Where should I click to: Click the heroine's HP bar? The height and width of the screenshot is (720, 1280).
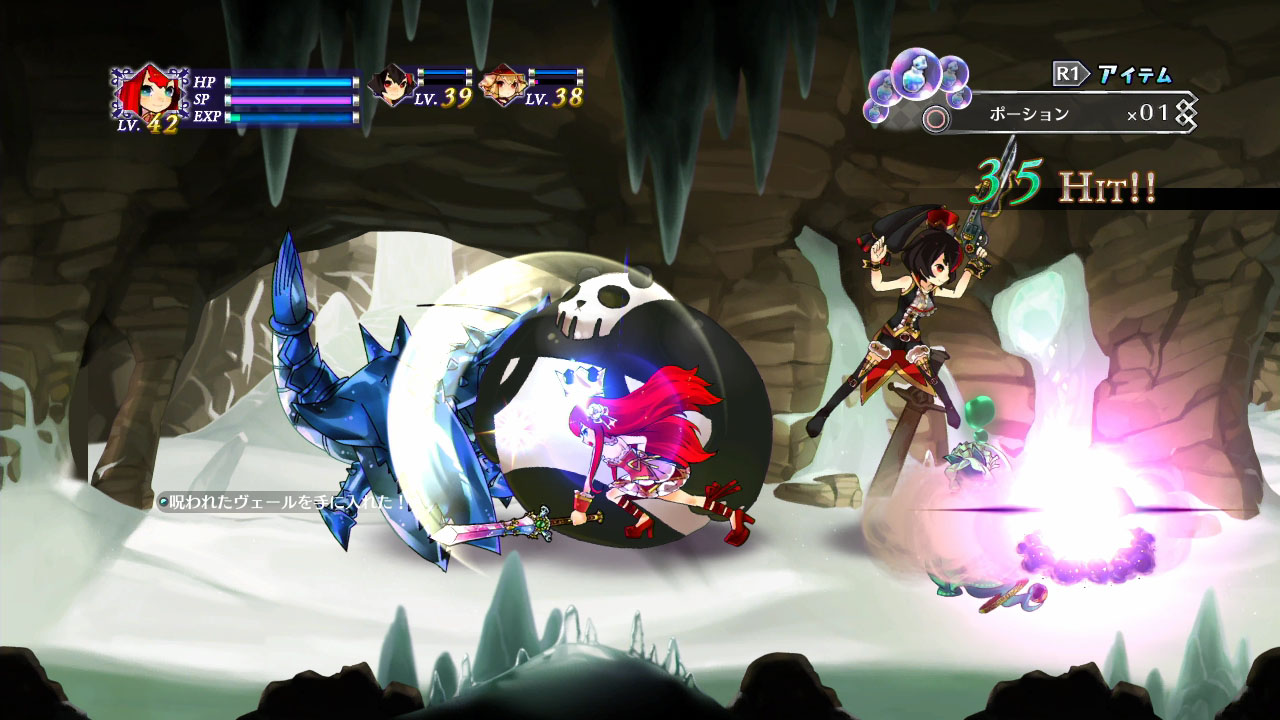pos(290,82)
